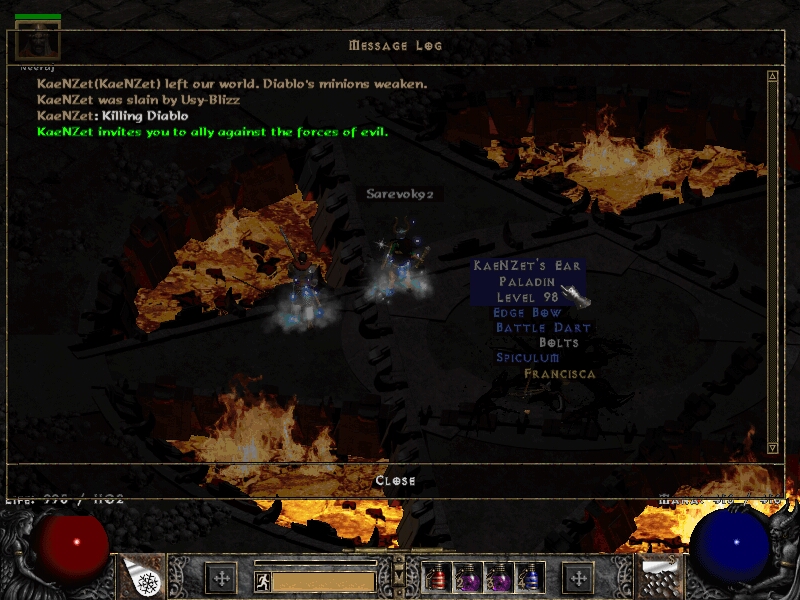Click the KaeNZet ally invitation message
This screenshot has height=600, width=800.
tap(212, 132)
